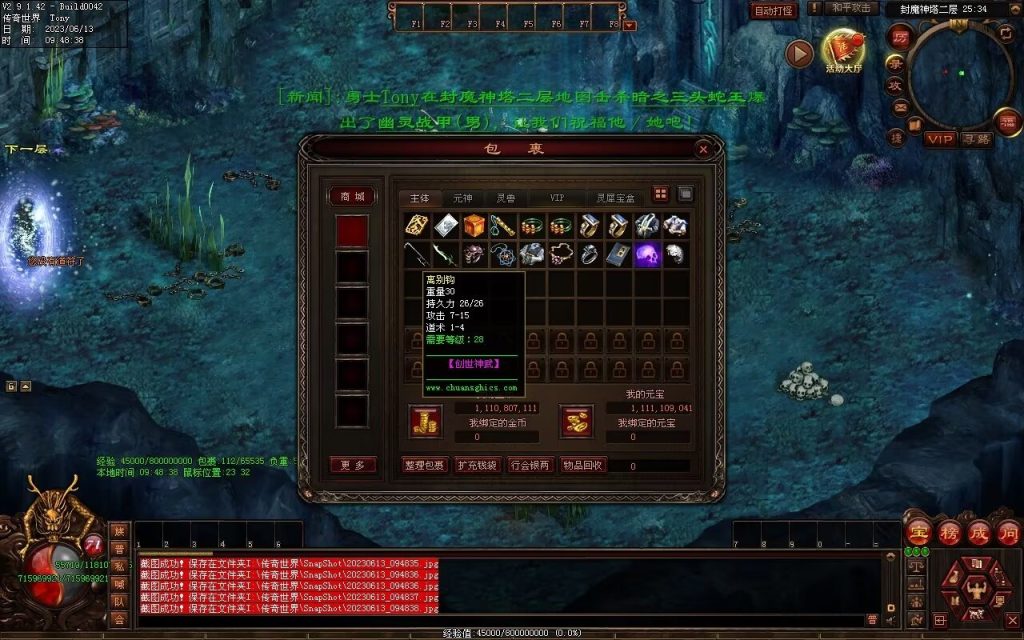The height and width of the screenshot is (640, 1024).
Task: Click the 整理包裹 sort button
Action: (x=424, y=465)
